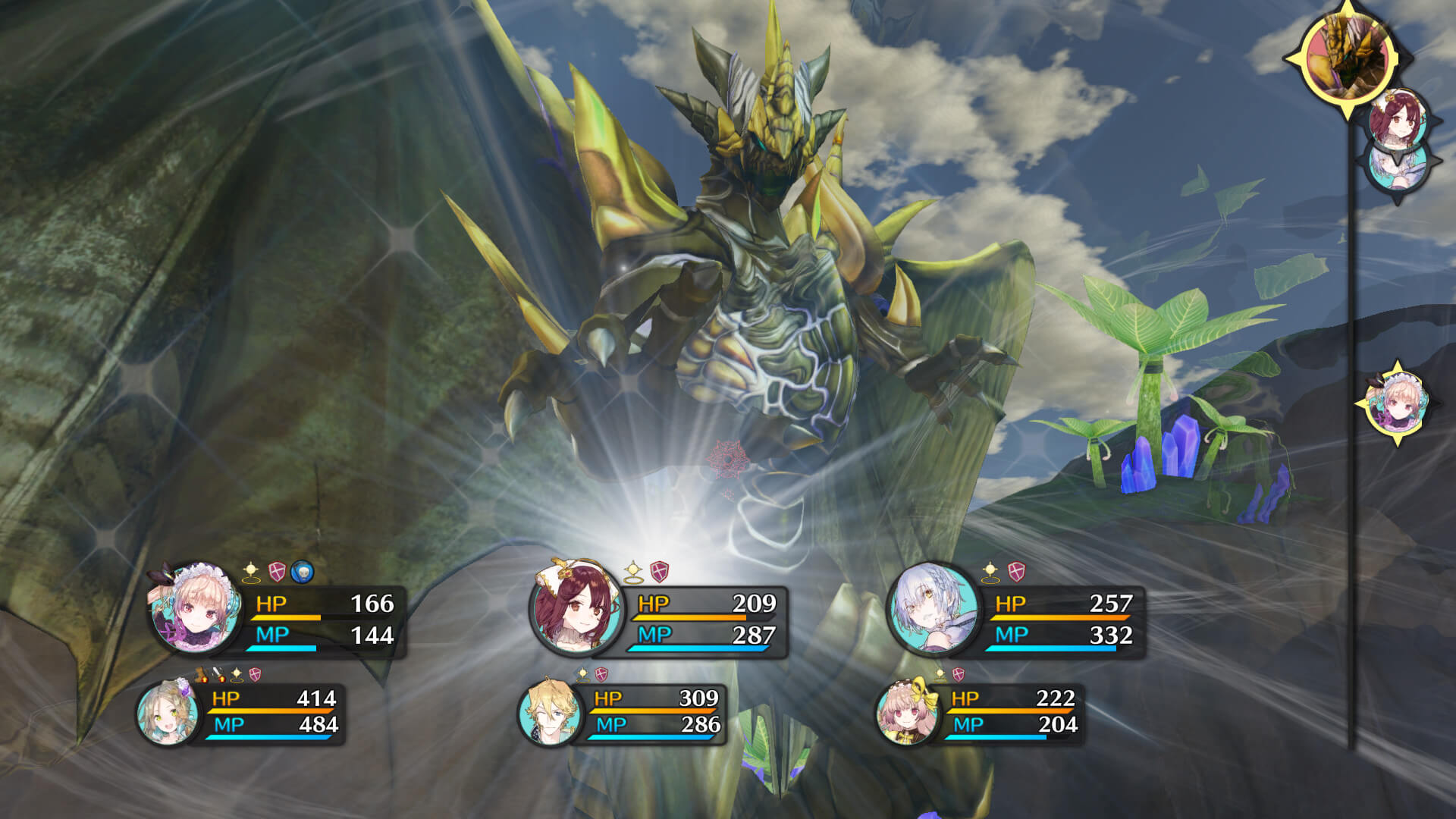The image size is (1456, 819).
Task: Click the lamp buff icon above the silver-haired character
Action: 990,571
